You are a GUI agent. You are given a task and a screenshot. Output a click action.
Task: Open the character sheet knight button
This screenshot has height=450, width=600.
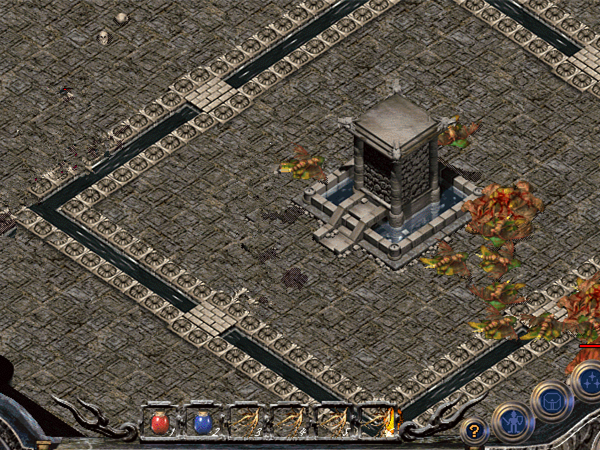pyautogui.click(x=512, y=421)
